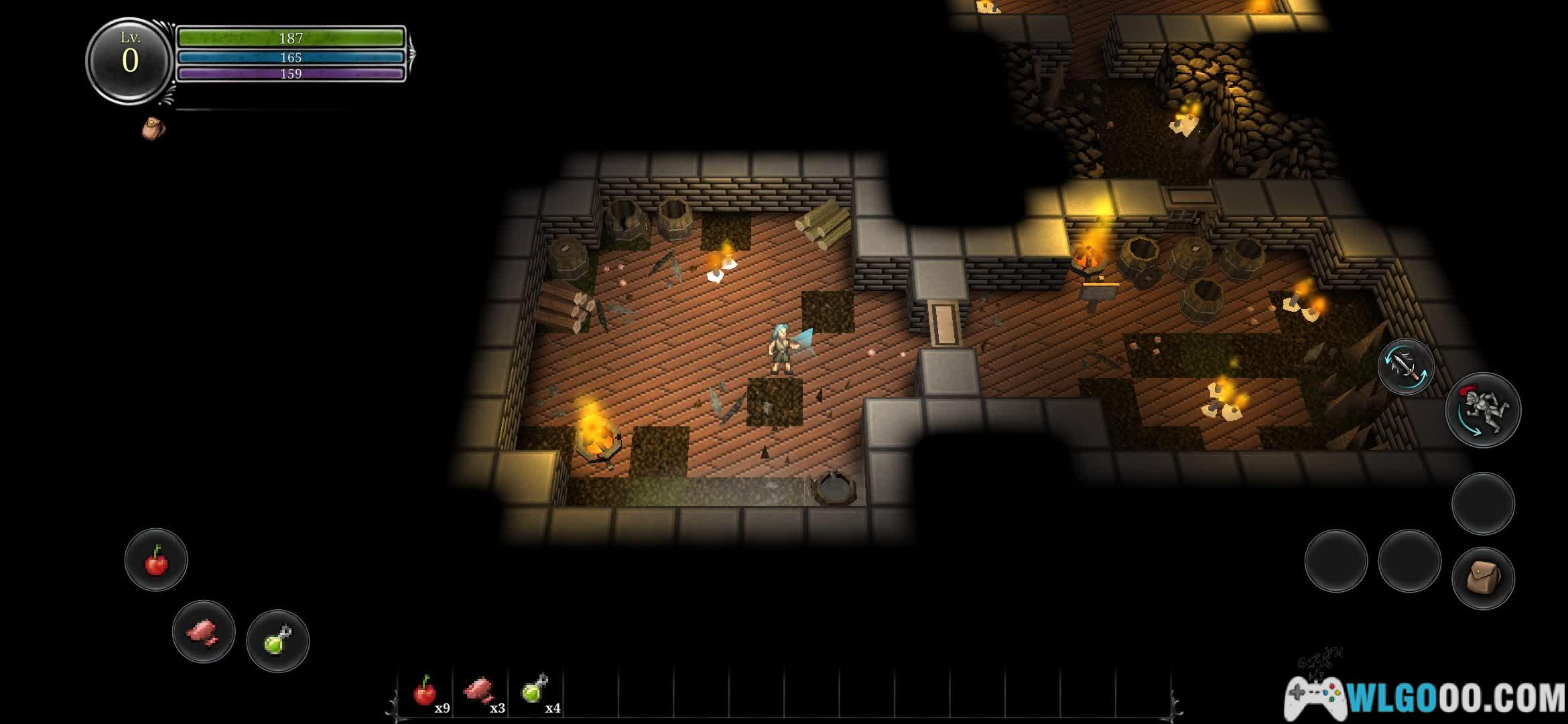Image resolution: width=1568 pixels, height=724 pixels.
Task: Open the level 0 character circle
Action: point(130,60)
